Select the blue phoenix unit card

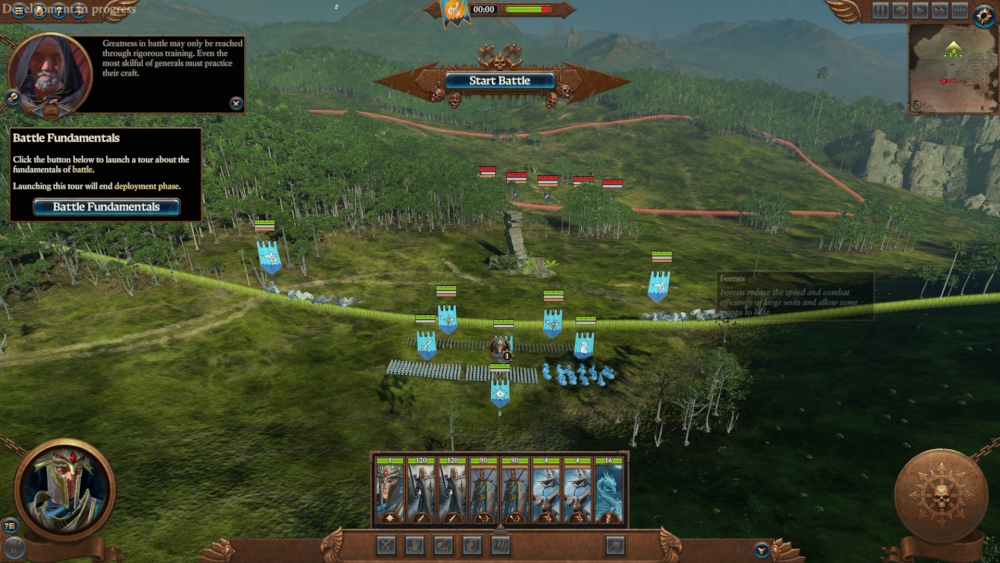coord(609,491)
